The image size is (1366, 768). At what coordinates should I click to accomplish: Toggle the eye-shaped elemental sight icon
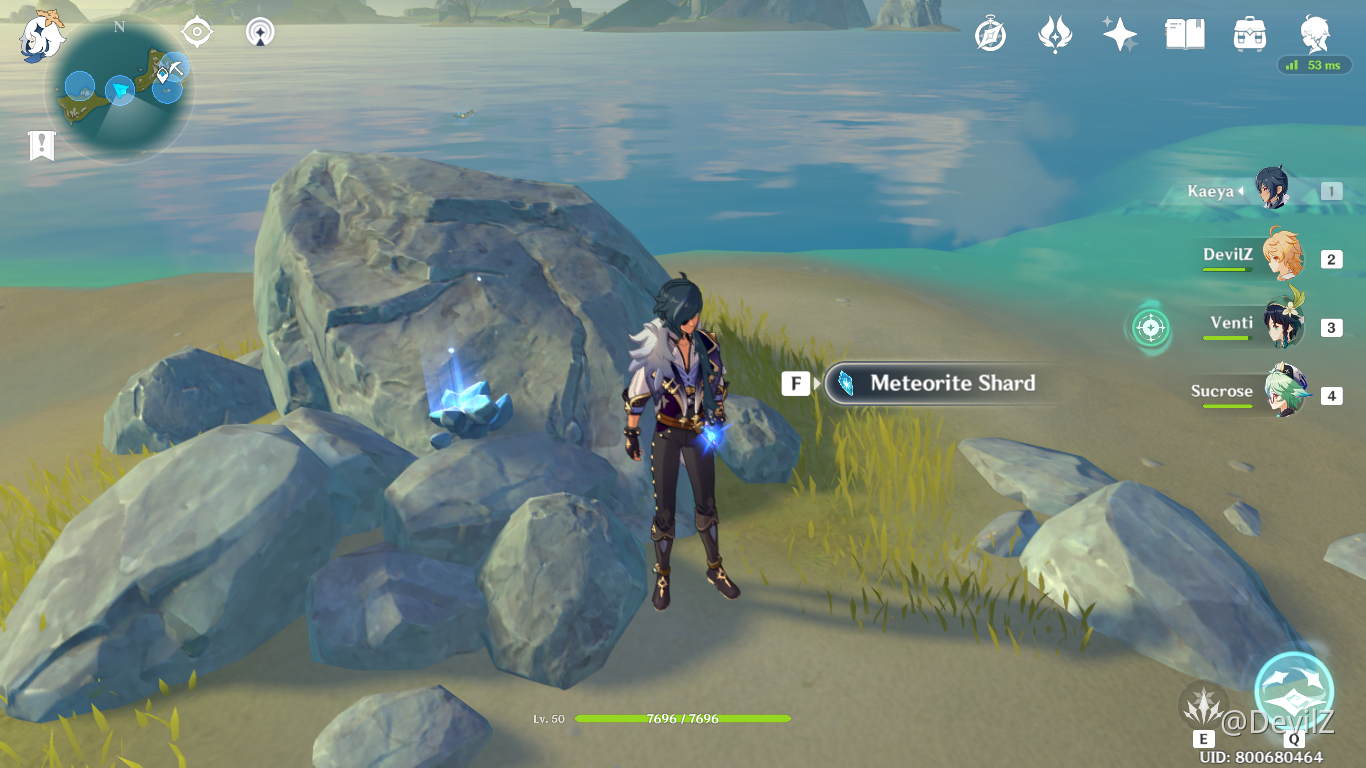coord(197,33)
